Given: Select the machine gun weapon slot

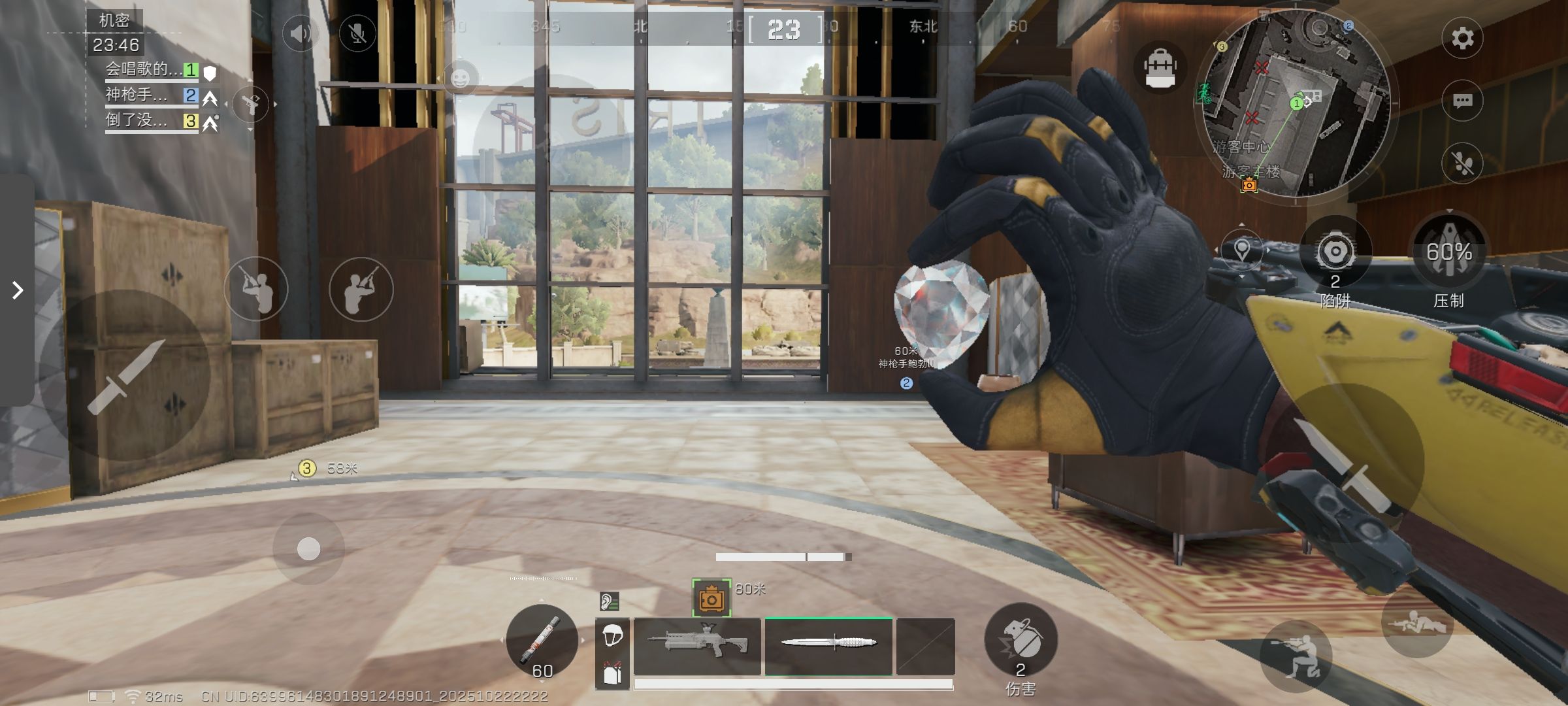Looking at the screenshot, I should point(697,646).
